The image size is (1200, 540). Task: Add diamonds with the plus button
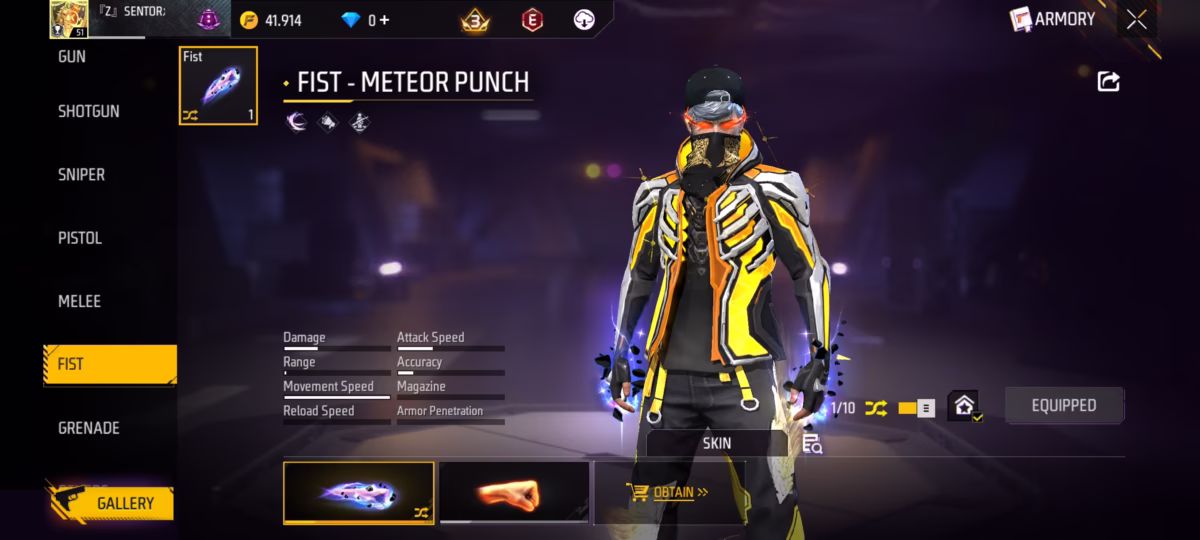384,20
